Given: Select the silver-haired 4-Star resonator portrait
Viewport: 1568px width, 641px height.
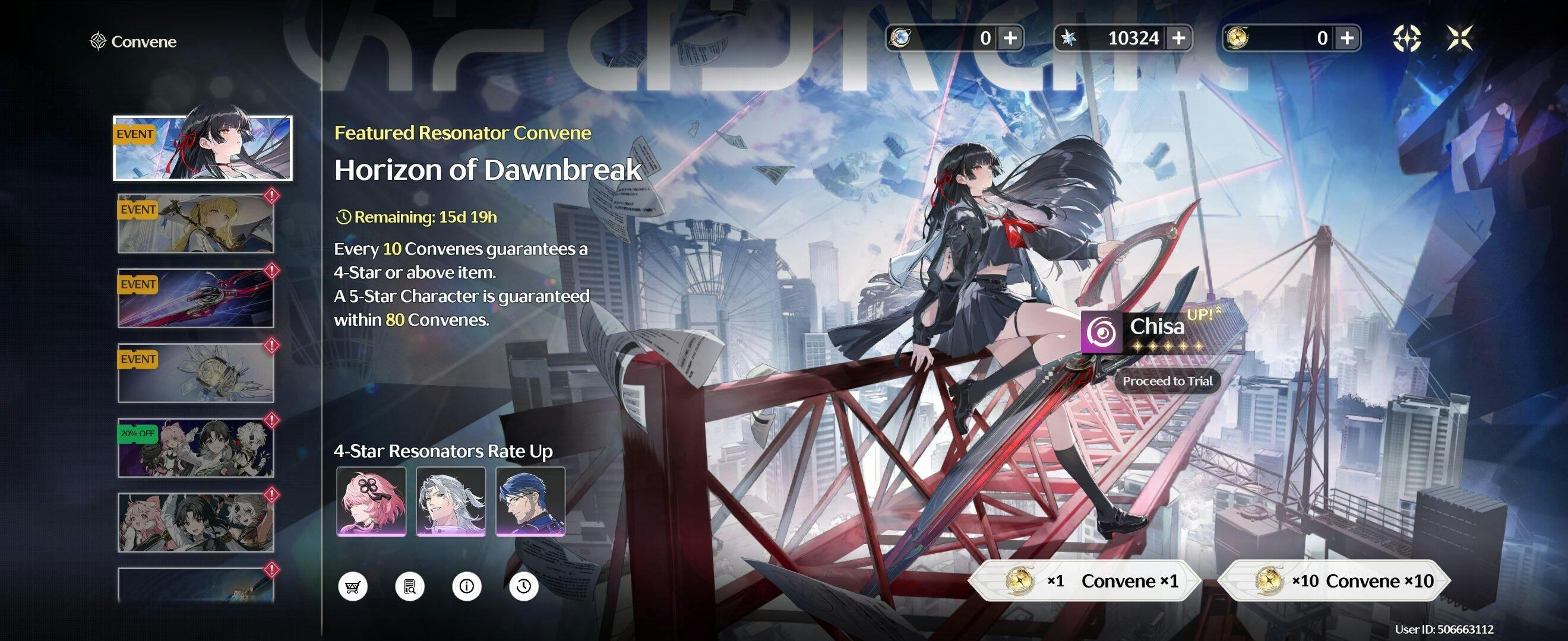Looking at the screenshot, I should pos(450,501).
